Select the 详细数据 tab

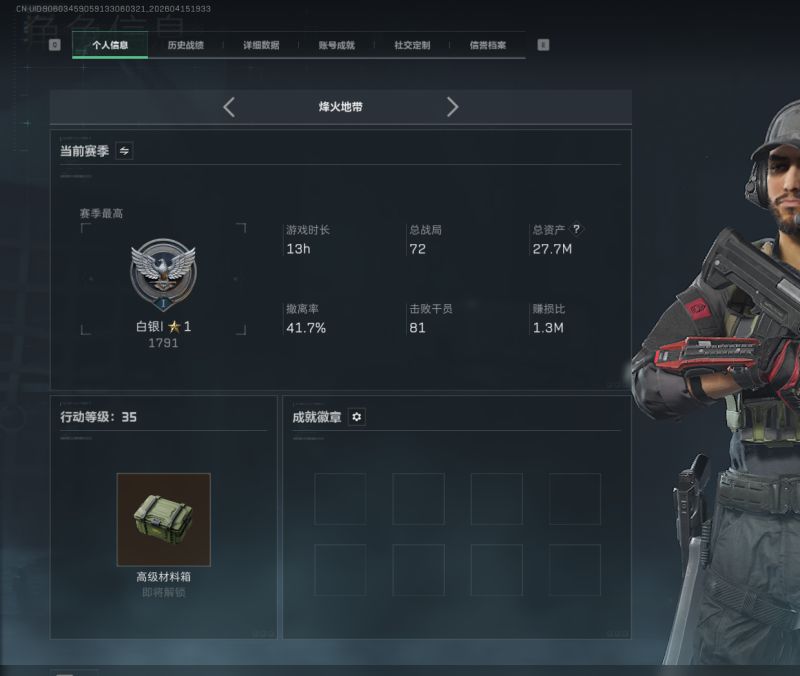261,45
